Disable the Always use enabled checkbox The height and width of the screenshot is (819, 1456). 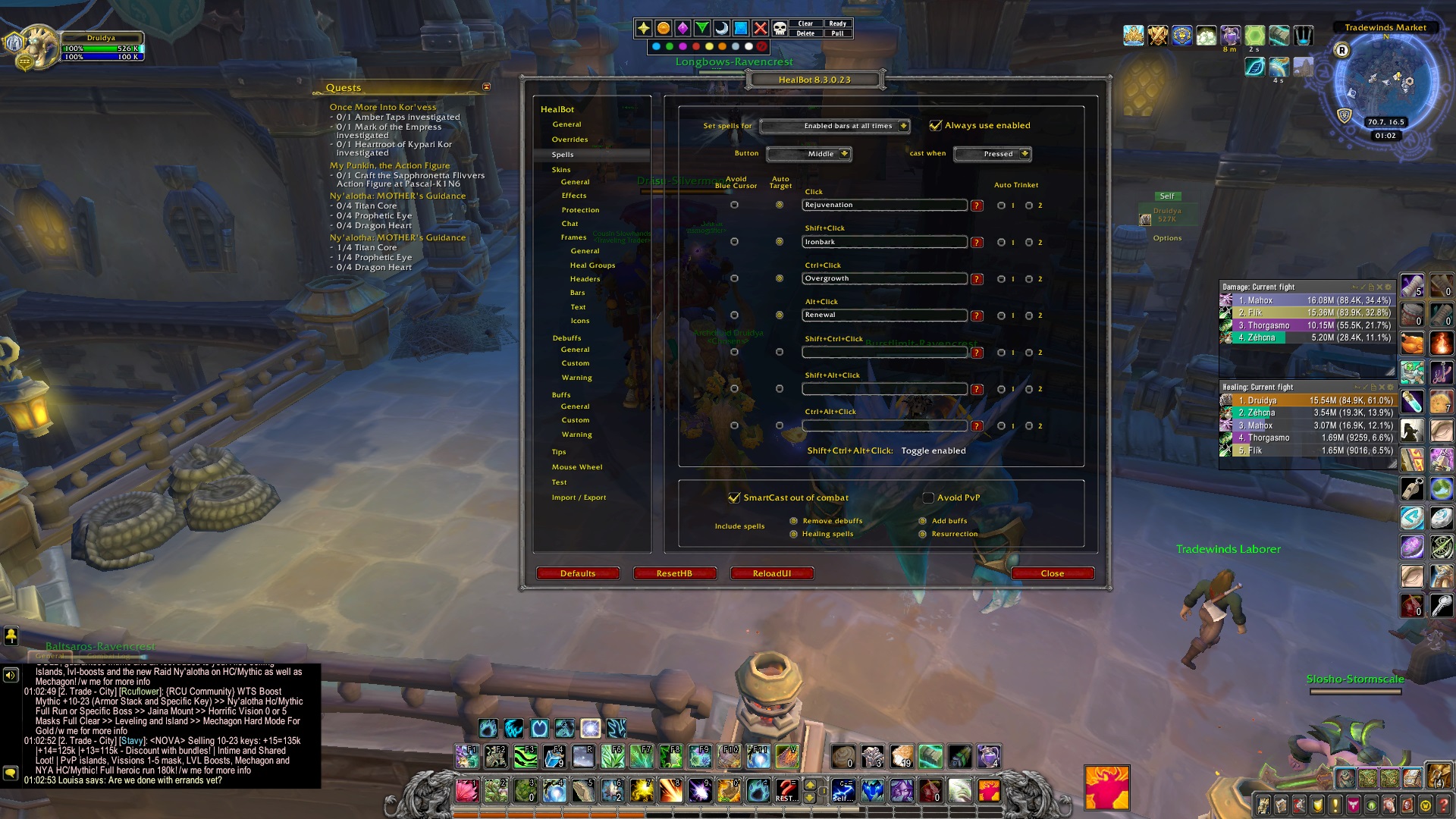pyautogui.click(x=936, y=126)
